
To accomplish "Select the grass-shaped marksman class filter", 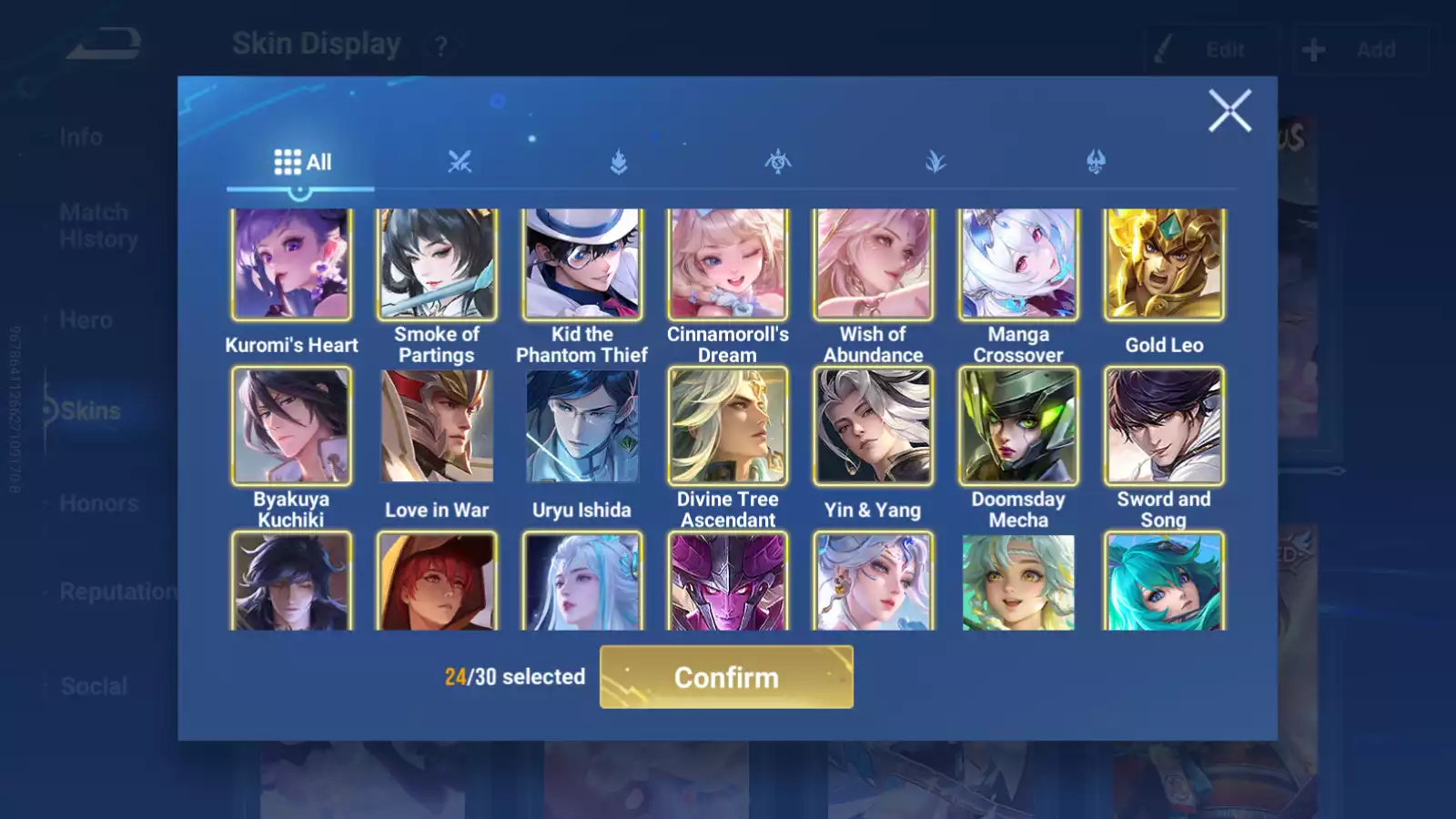I will click(935, 162).
